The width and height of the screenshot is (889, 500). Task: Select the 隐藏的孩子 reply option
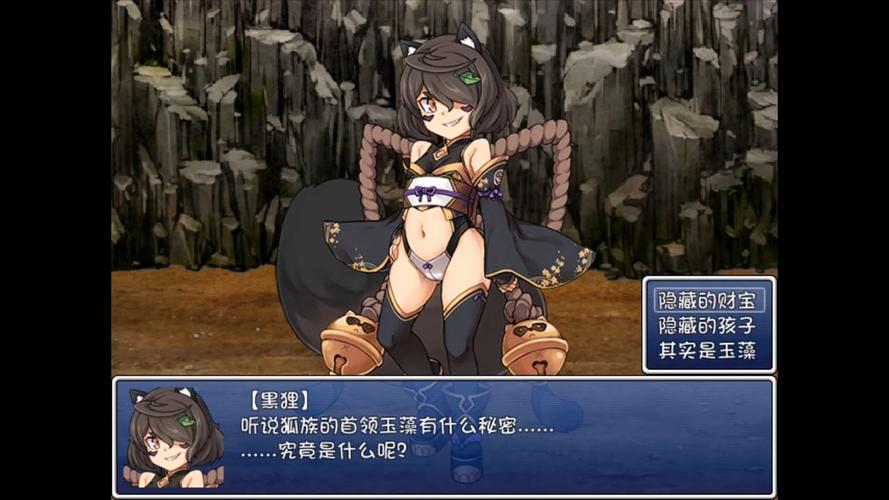708,325
